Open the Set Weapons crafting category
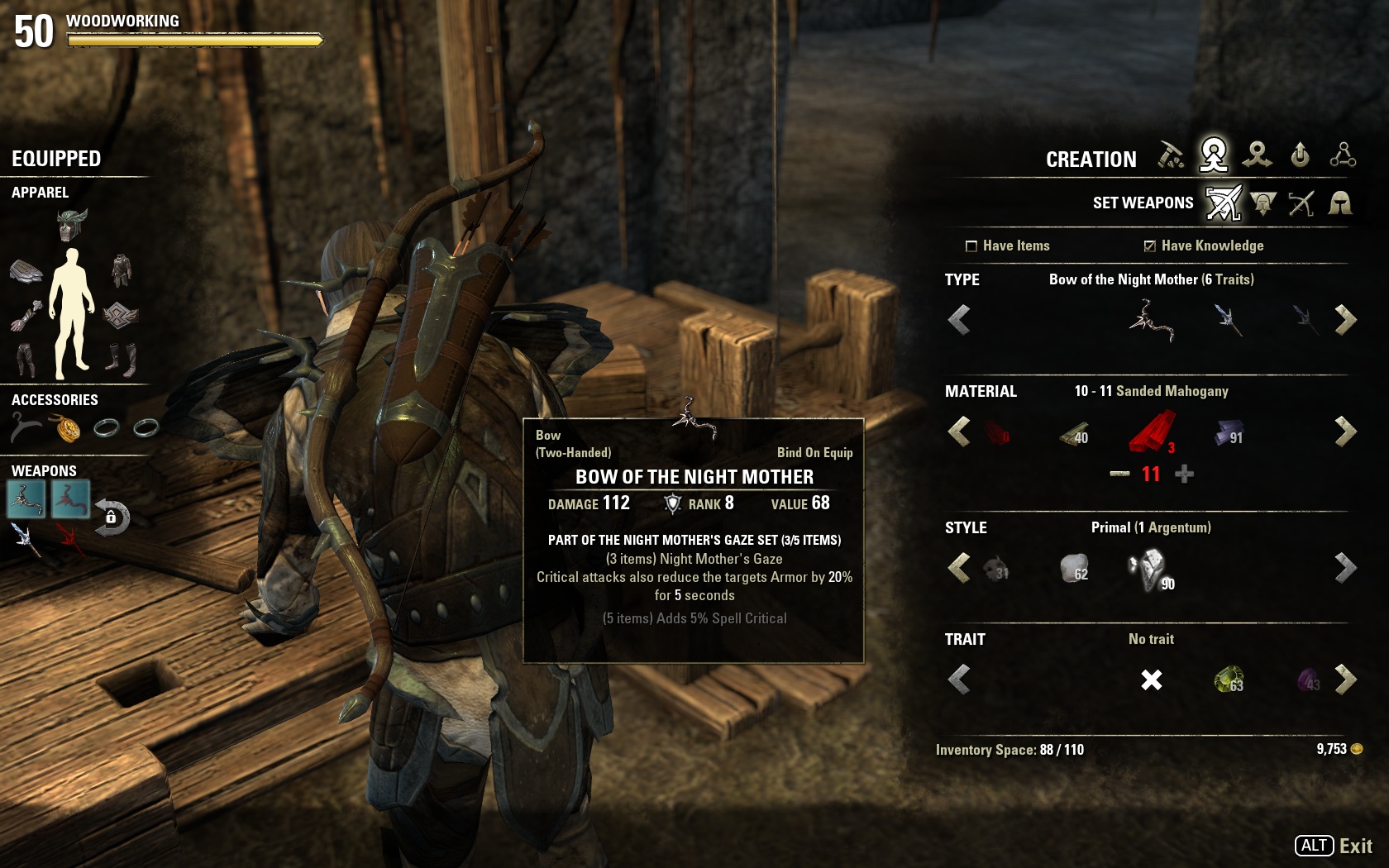Image resolution: width=1389 pixels, height=868 pixels. point(1223,203)
